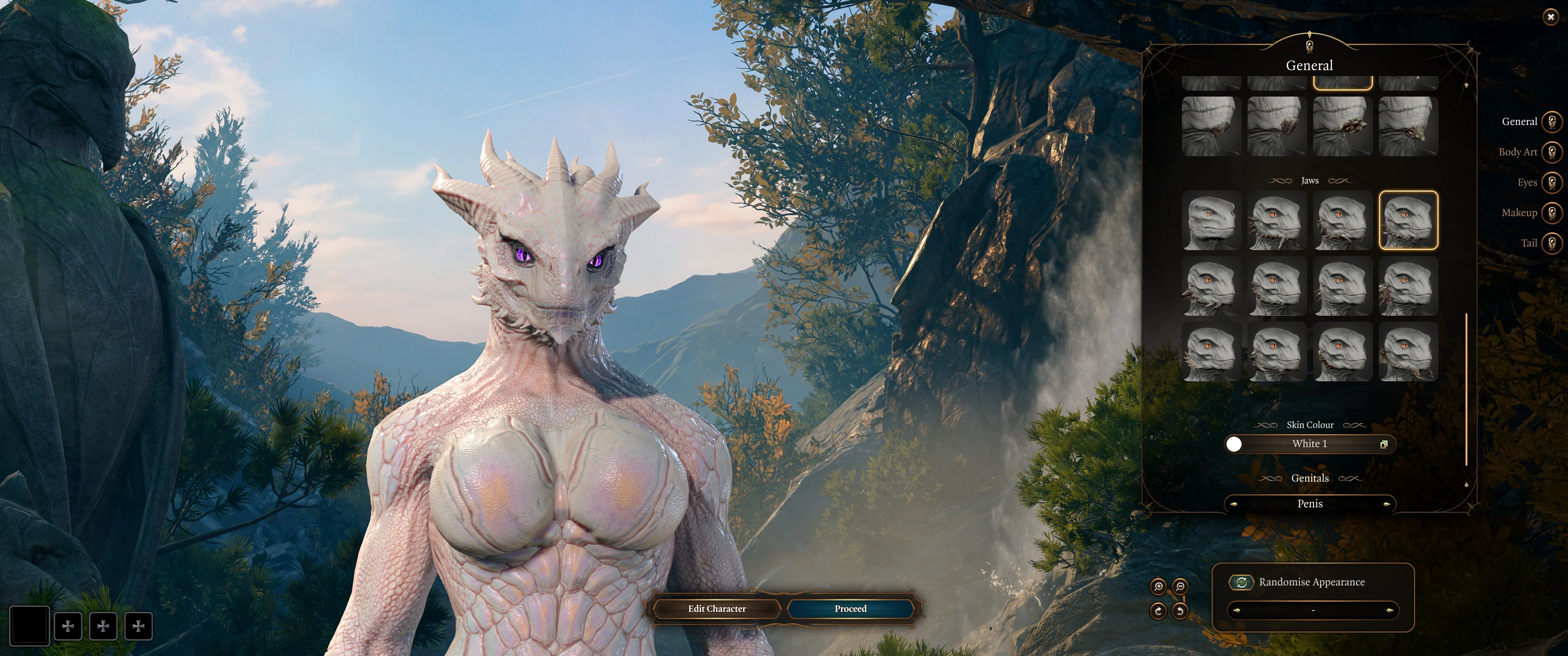Click Randomise Appearance
The width and height of the screenshot is (1568, 656).
(x=1241, y=582)
